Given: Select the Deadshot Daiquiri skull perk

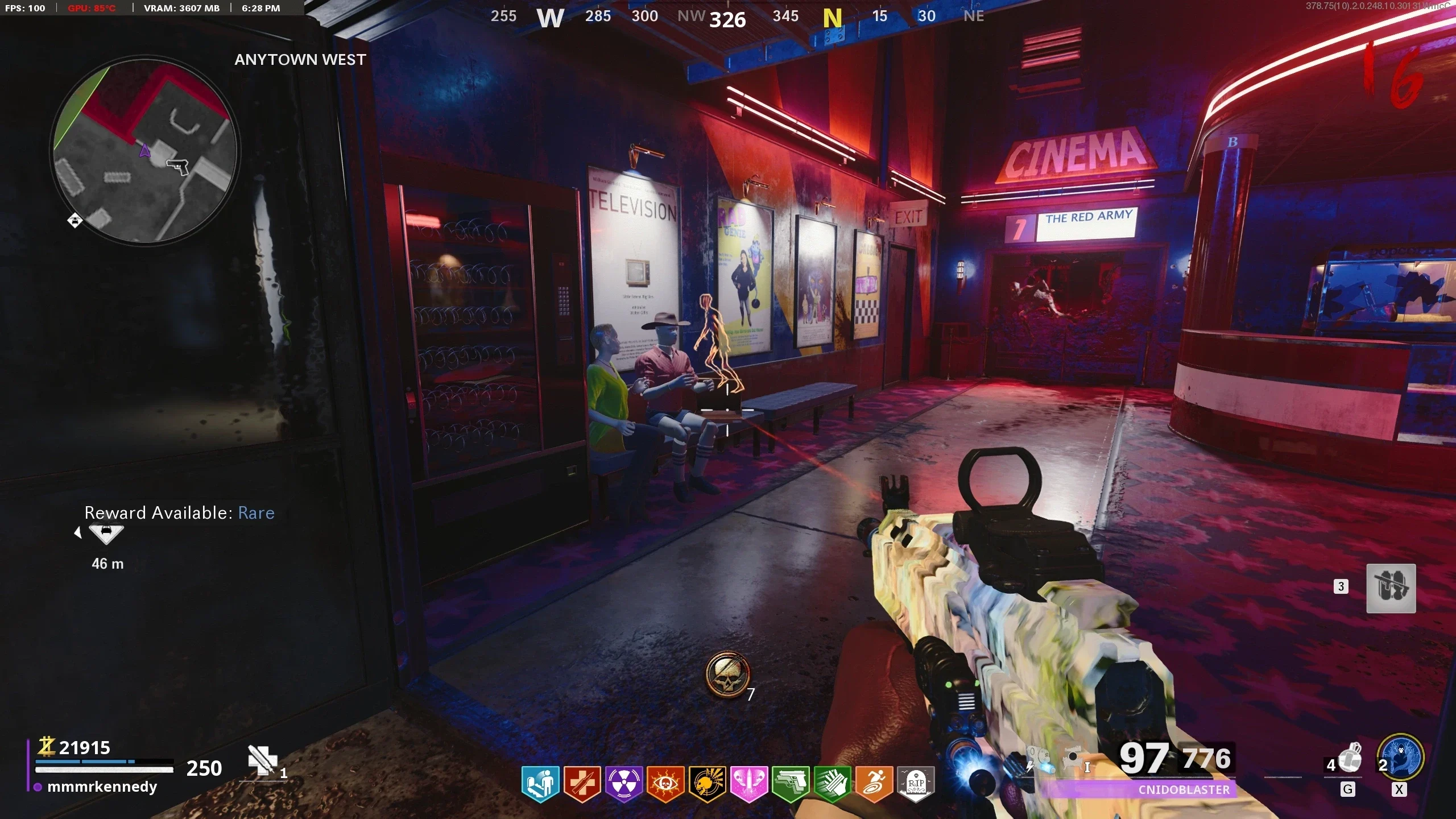Looking at the screenshot, I should point(707,784).
